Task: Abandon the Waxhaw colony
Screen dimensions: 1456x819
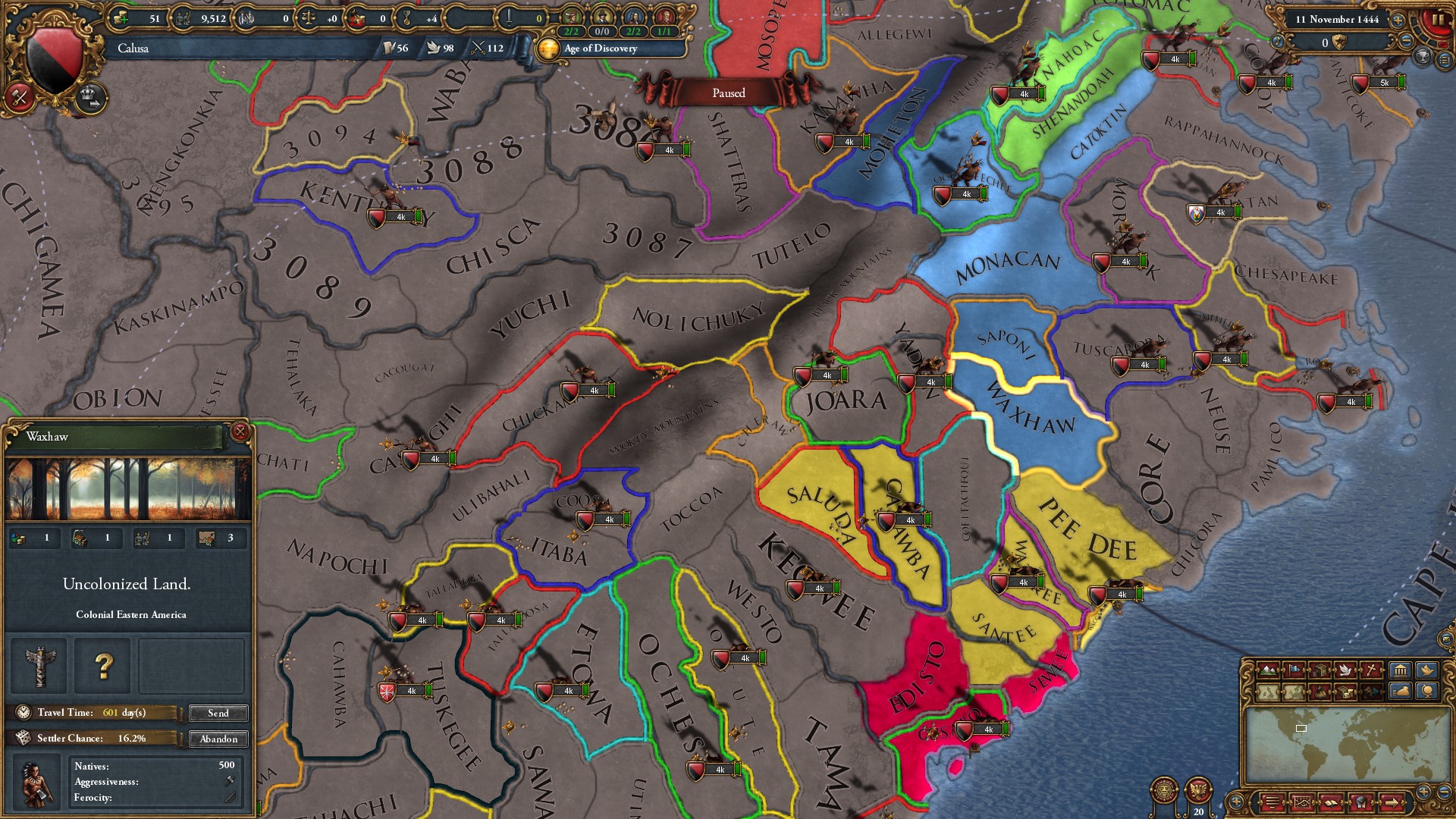Action: pyautogui.click(x=219, y=739)
